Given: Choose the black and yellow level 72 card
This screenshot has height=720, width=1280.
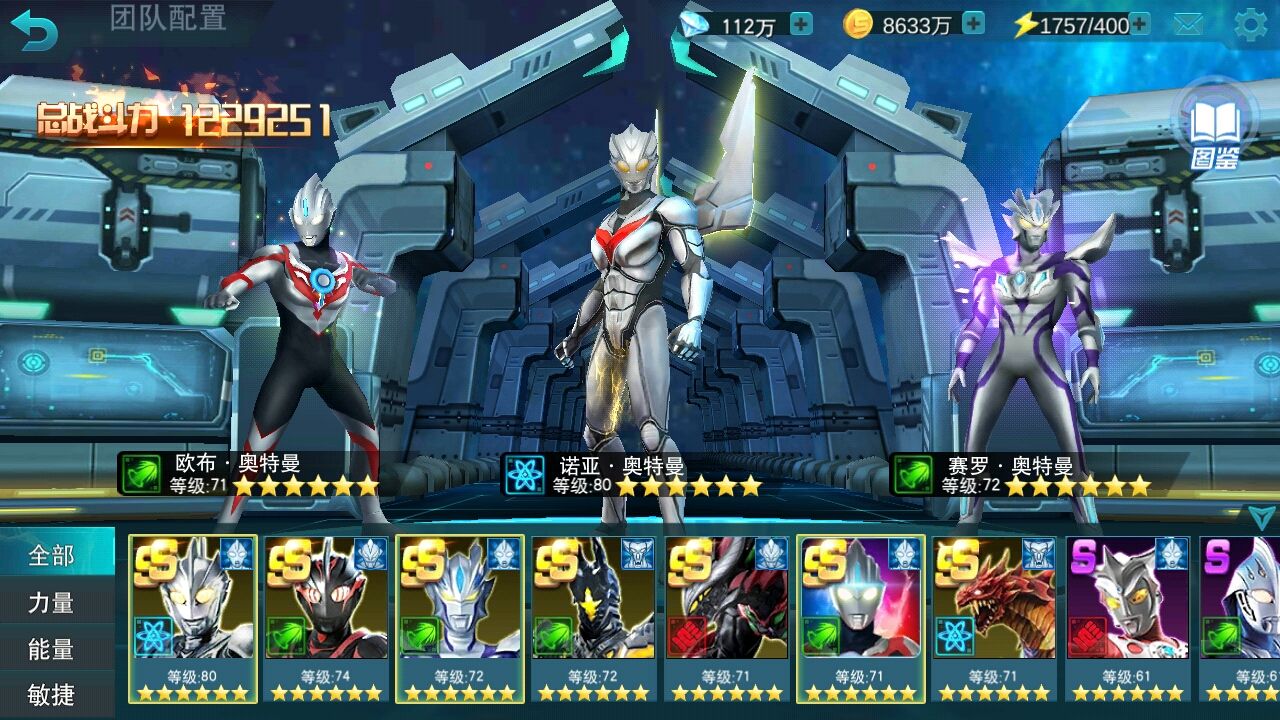Looking at the screenshot, I should pyautogui.click(x=593, y=617).
